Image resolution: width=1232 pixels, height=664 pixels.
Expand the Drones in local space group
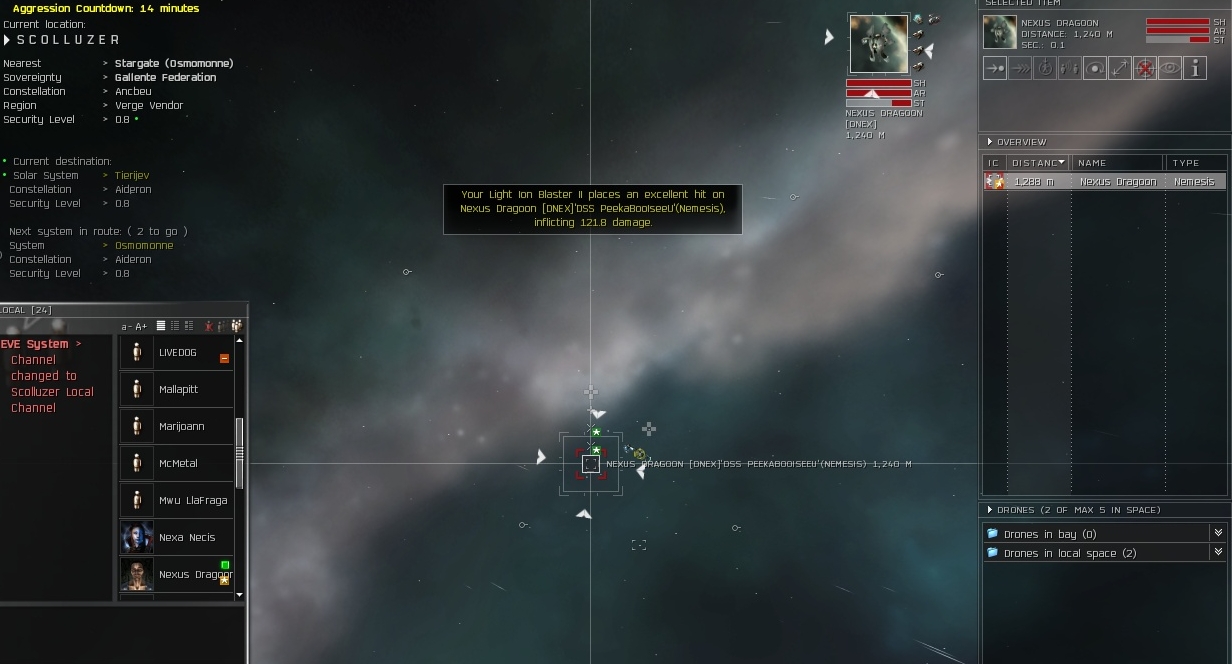tap(1218, 553)
